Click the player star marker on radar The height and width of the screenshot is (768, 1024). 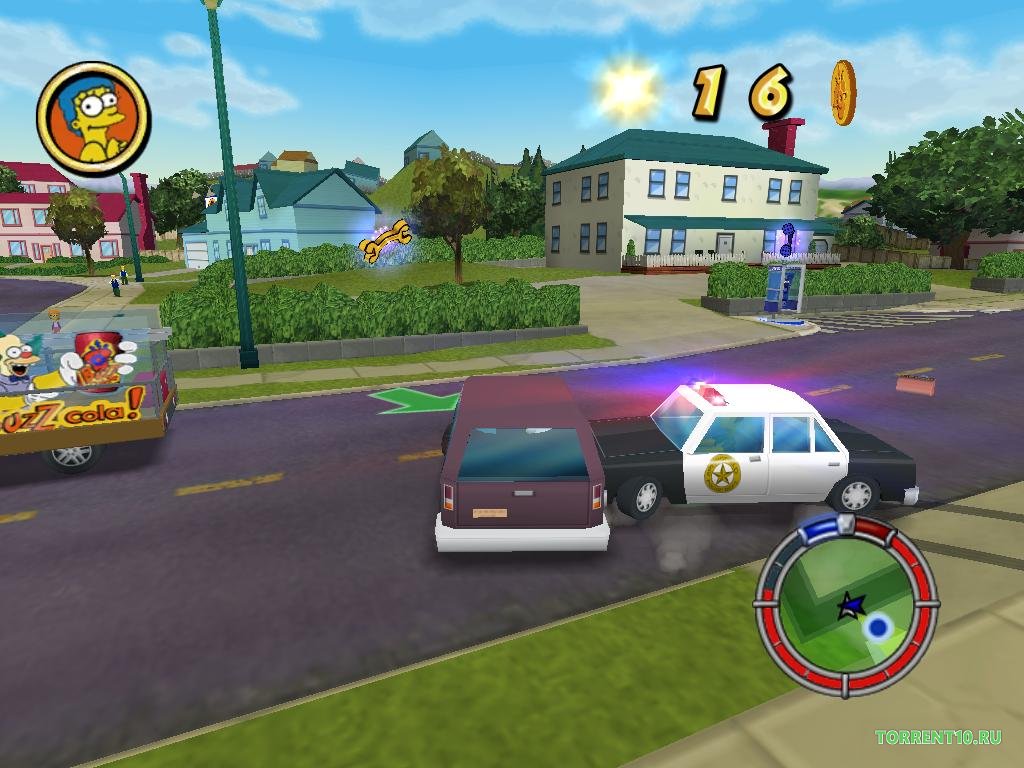(851, 604)
